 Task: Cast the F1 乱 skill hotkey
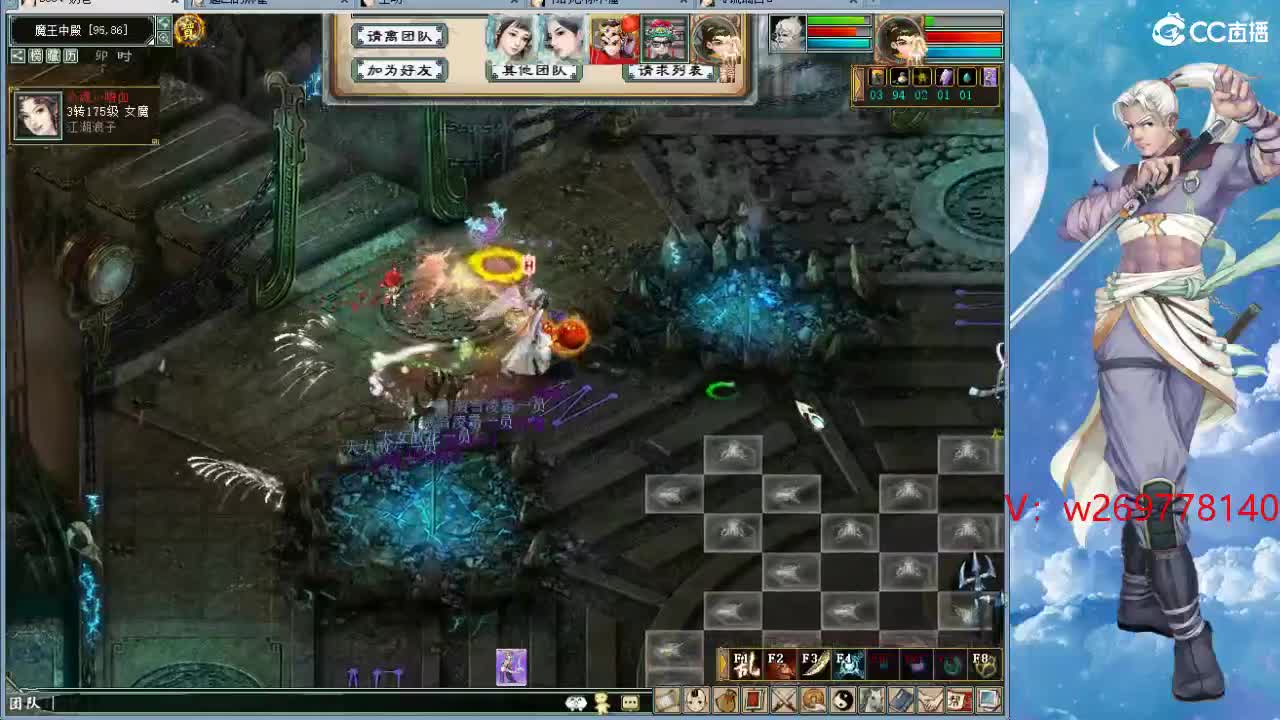[x=745, y=662]
